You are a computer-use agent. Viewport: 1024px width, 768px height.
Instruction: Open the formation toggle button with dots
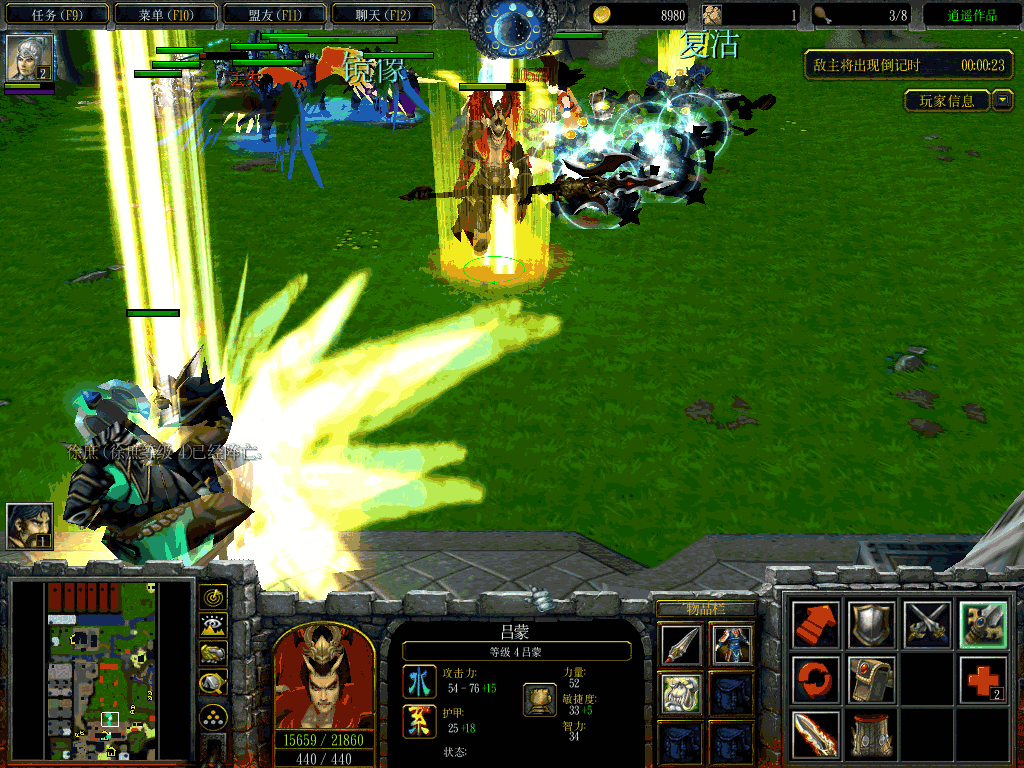click(x=214, y=716)
